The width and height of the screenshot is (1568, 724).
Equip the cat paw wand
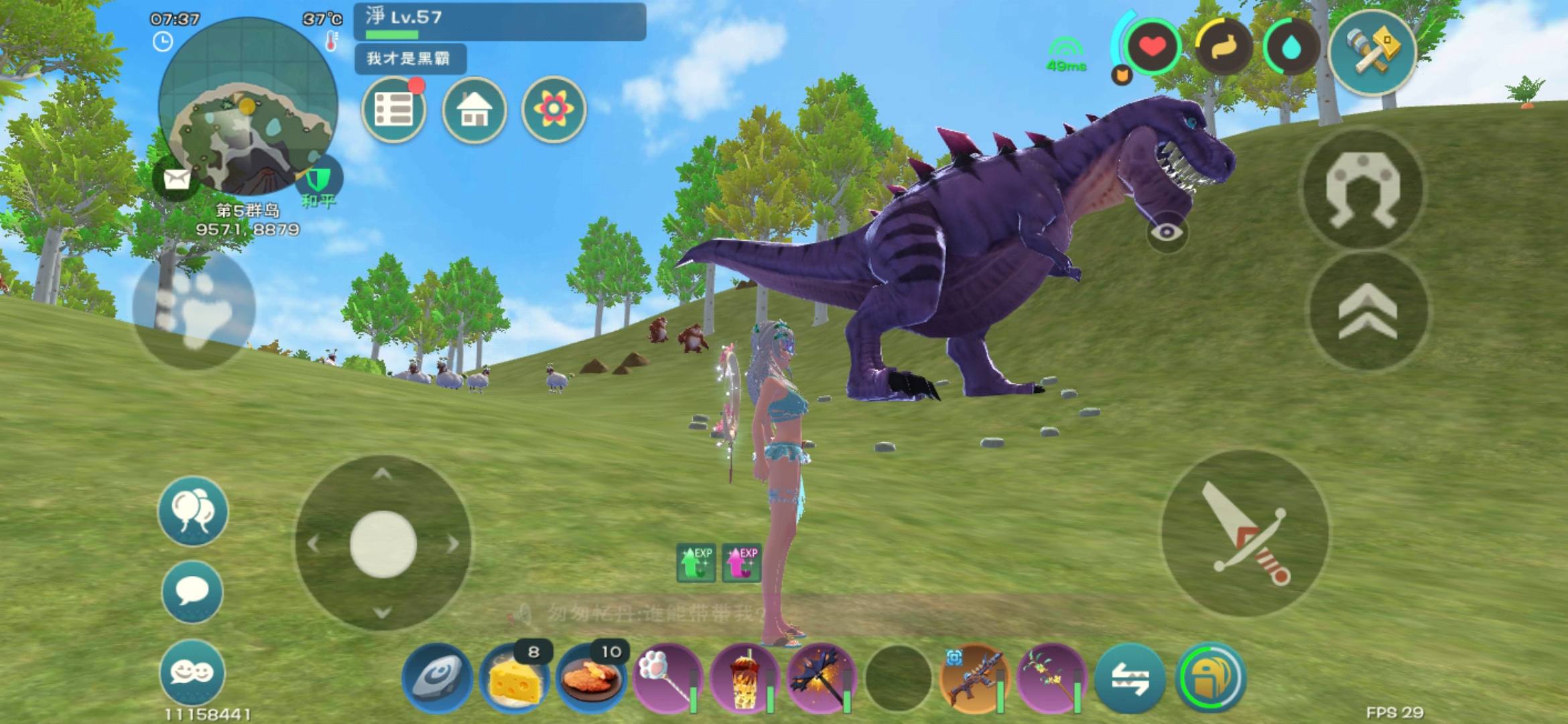pos(667,678)
